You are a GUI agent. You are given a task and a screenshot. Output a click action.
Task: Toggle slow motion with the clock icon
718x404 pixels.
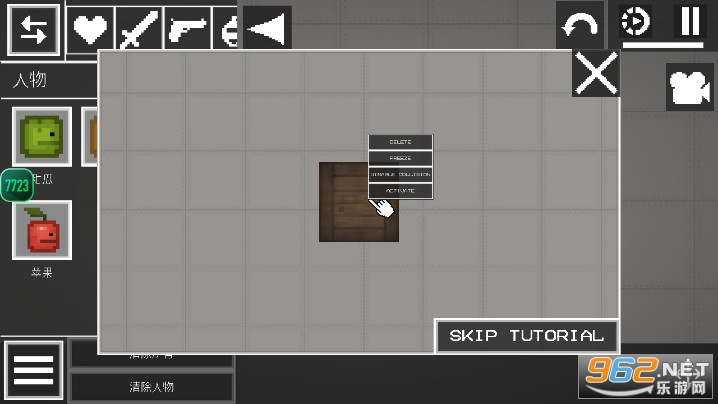click(634, 21)
